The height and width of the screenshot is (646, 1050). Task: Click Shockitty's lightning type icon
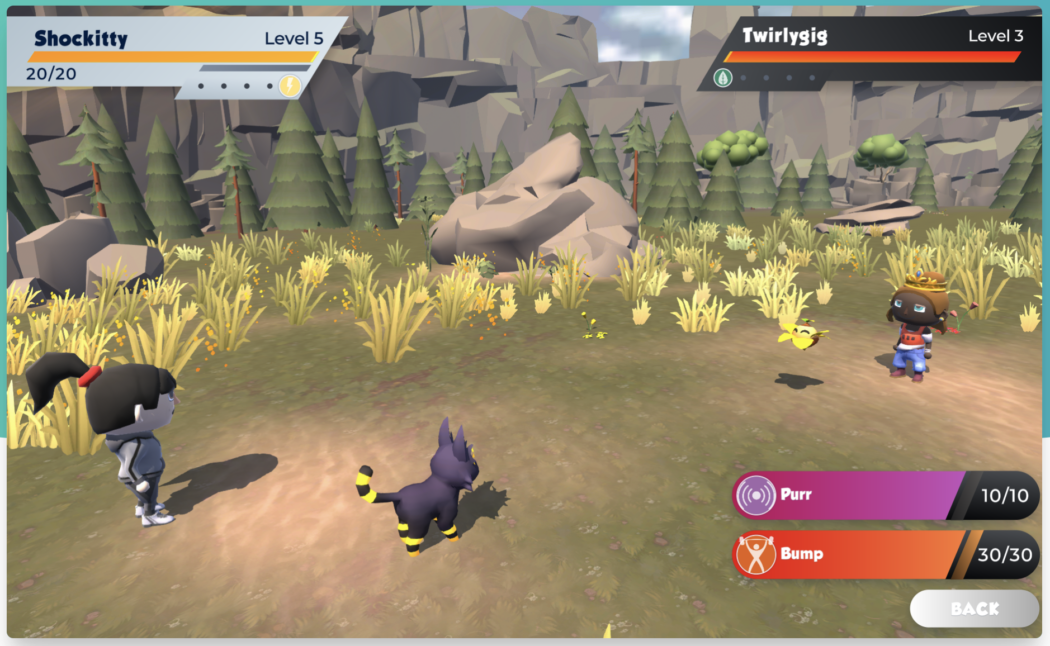point(290,85)
